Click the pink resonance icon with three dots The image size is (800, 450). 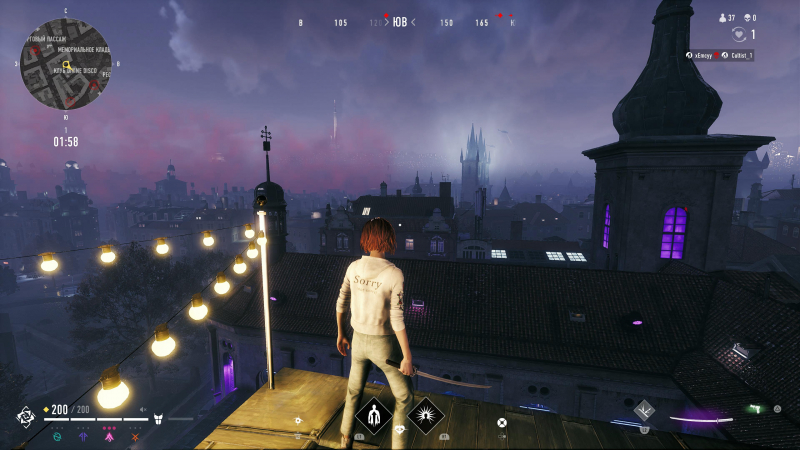(109, 435)
